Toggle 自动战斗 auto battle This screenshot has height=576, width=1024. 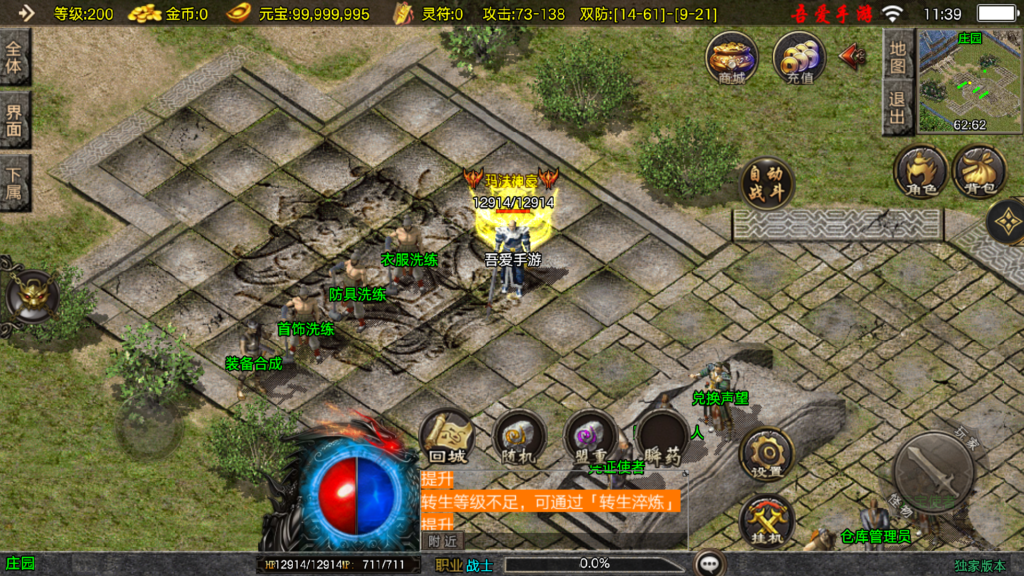pyautogui.click(x=767, y=183)
